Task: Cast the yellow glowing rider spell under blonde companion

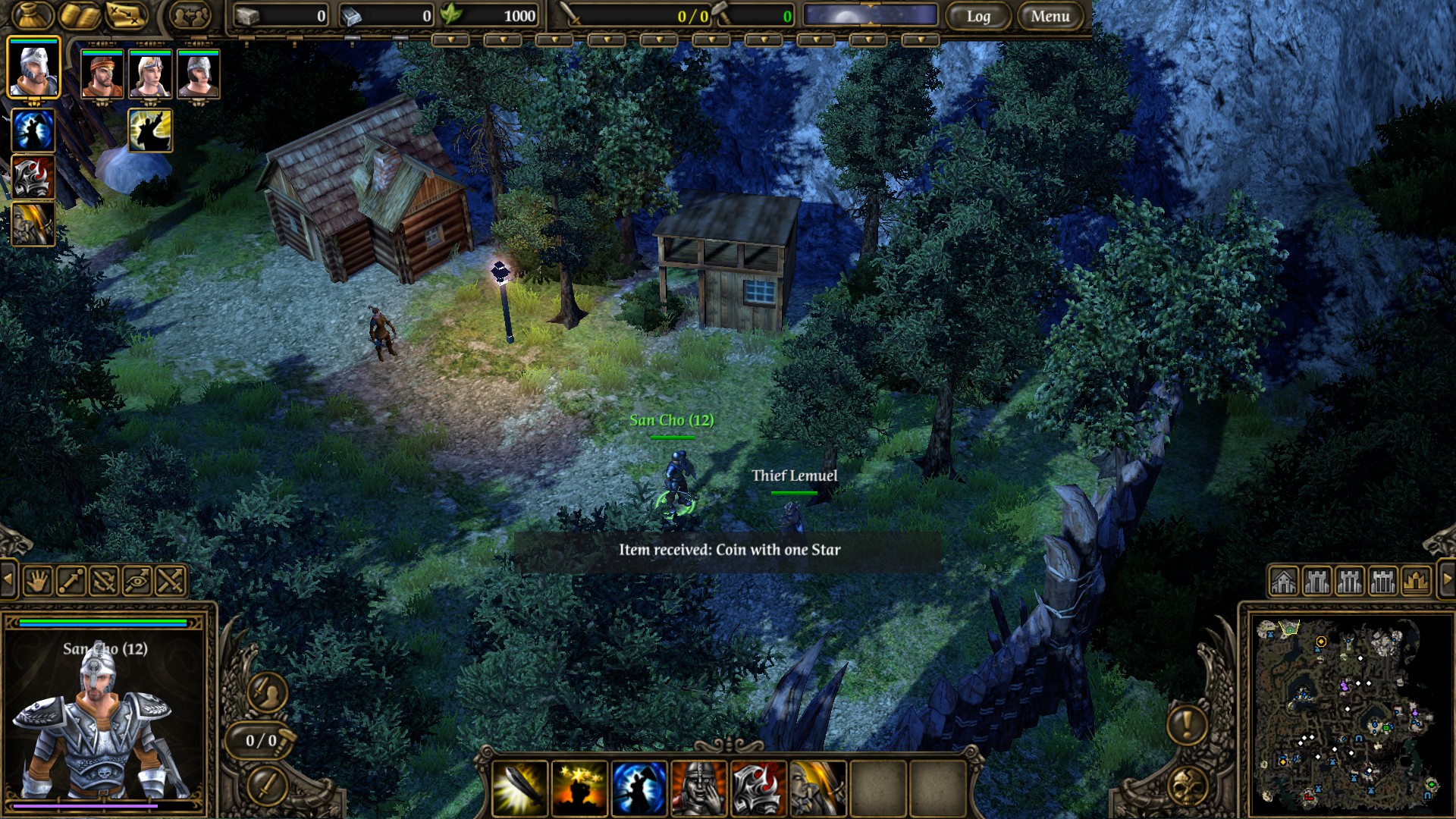Action: pos(150,130)
